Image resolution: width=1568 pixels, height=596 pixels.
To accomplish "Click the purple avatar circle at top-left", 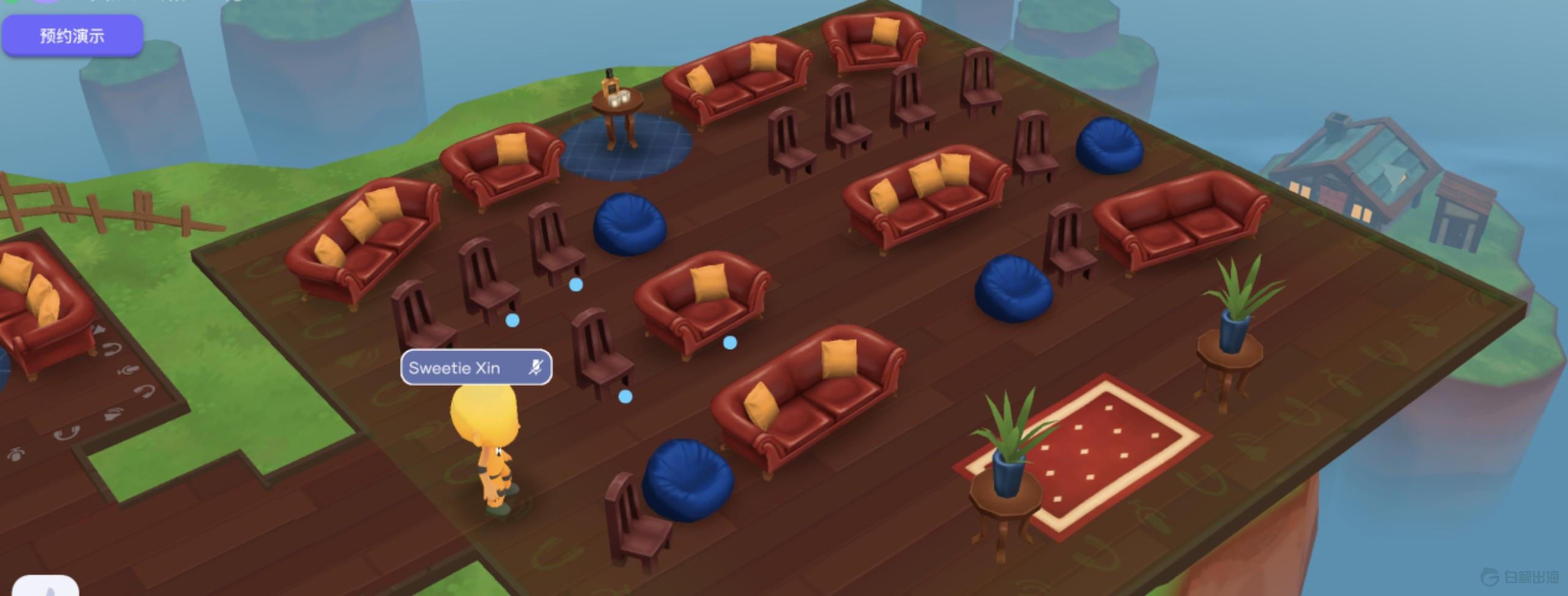I will pyautogui.click(x=46, y=2).
